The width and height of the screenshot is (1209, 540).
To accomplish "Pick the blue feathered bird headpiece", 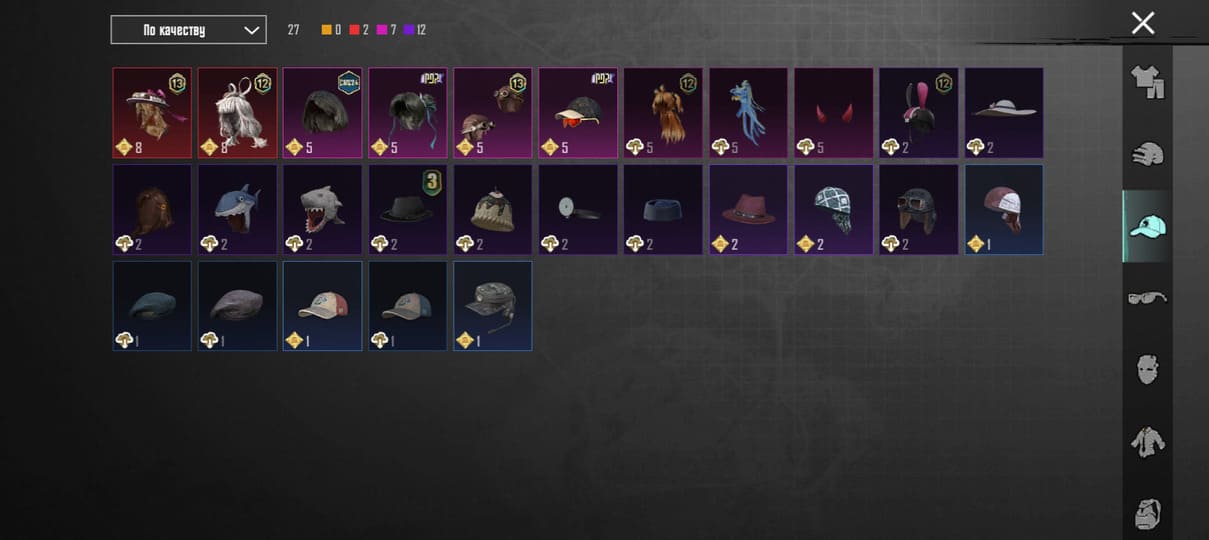I will click(x=748, y=112).
